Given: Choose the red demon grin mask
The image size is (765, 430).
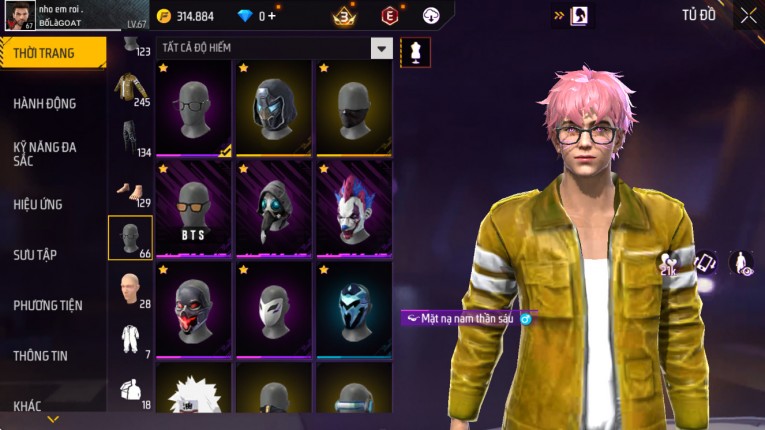Looking at the screenshot, I should pyautogui.click(x=194, y=309).
